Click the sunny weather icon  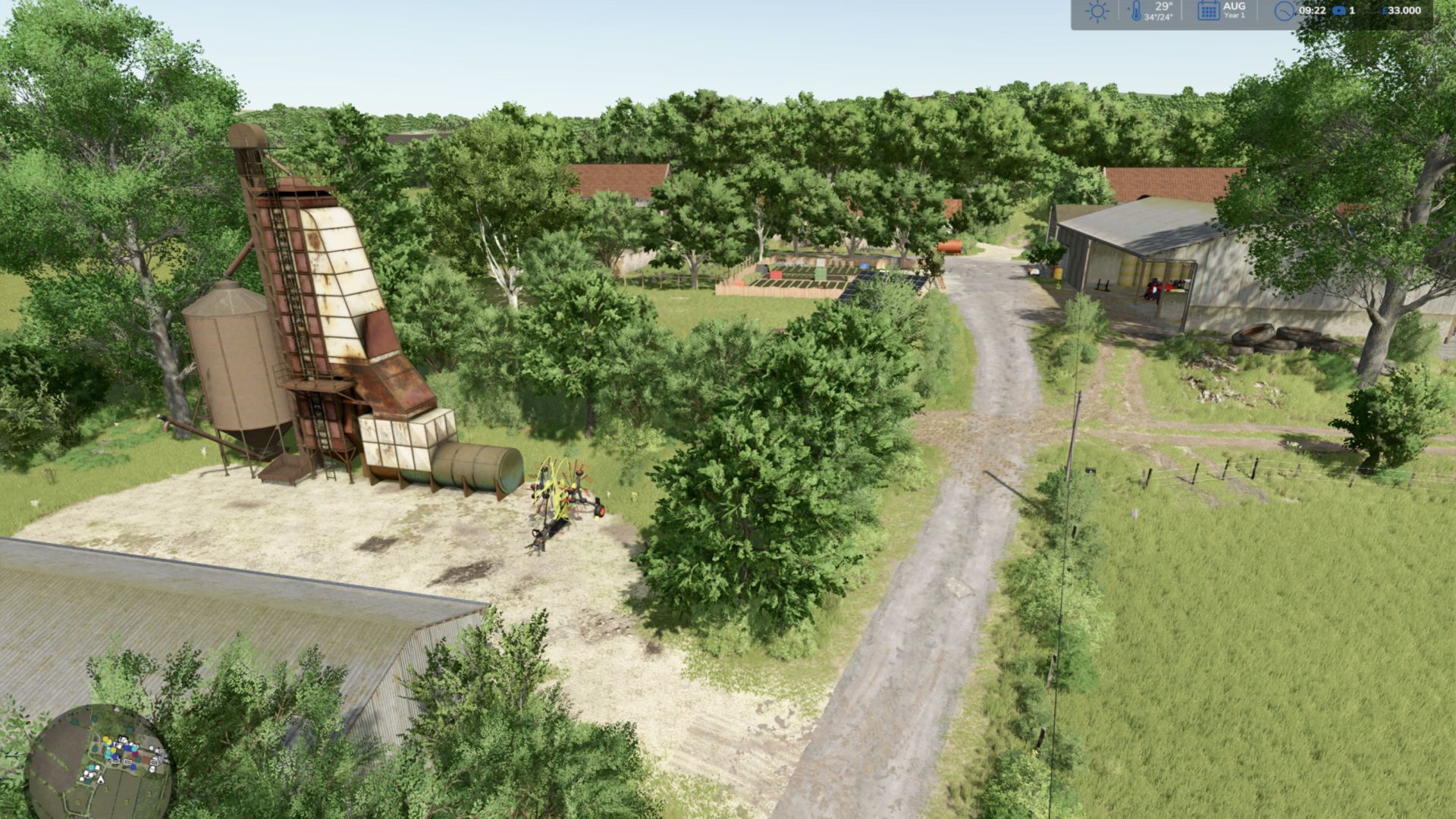(x=1097, y=12)
